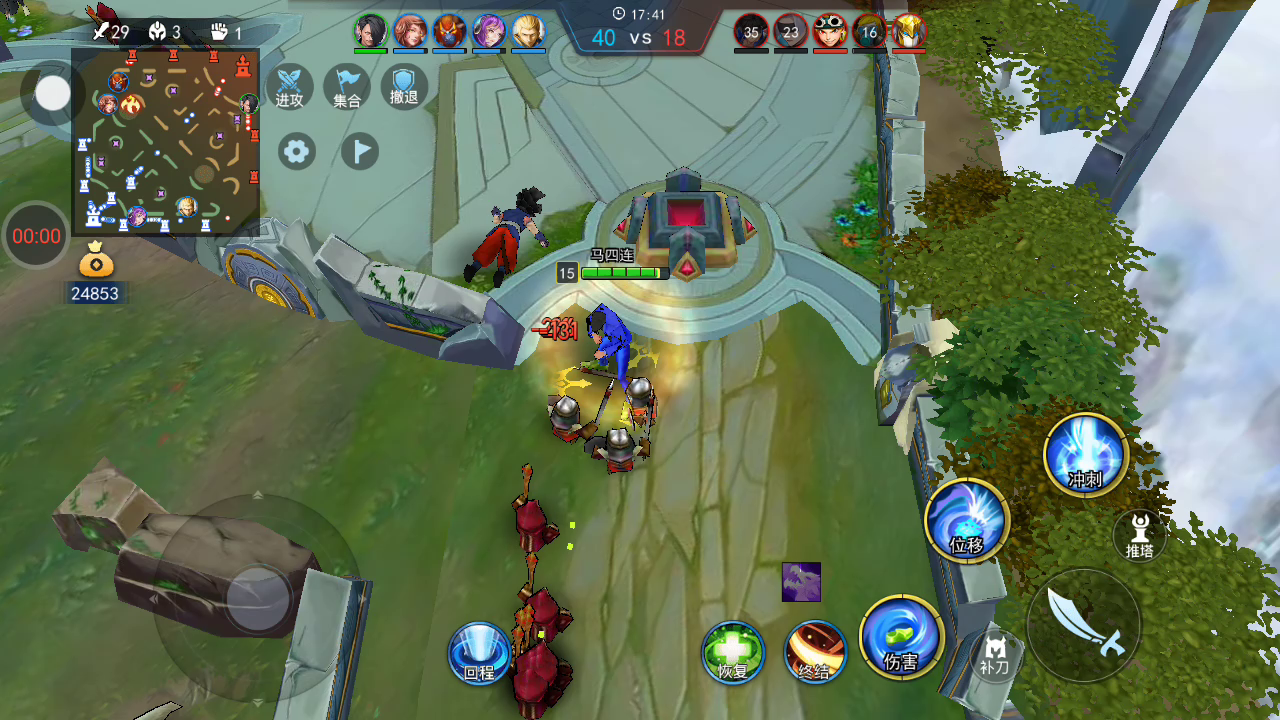The height and width of the screenshot is (720, 1280).
Task: Send the 进攻 attack signal
Action: [x=290, y=86]
